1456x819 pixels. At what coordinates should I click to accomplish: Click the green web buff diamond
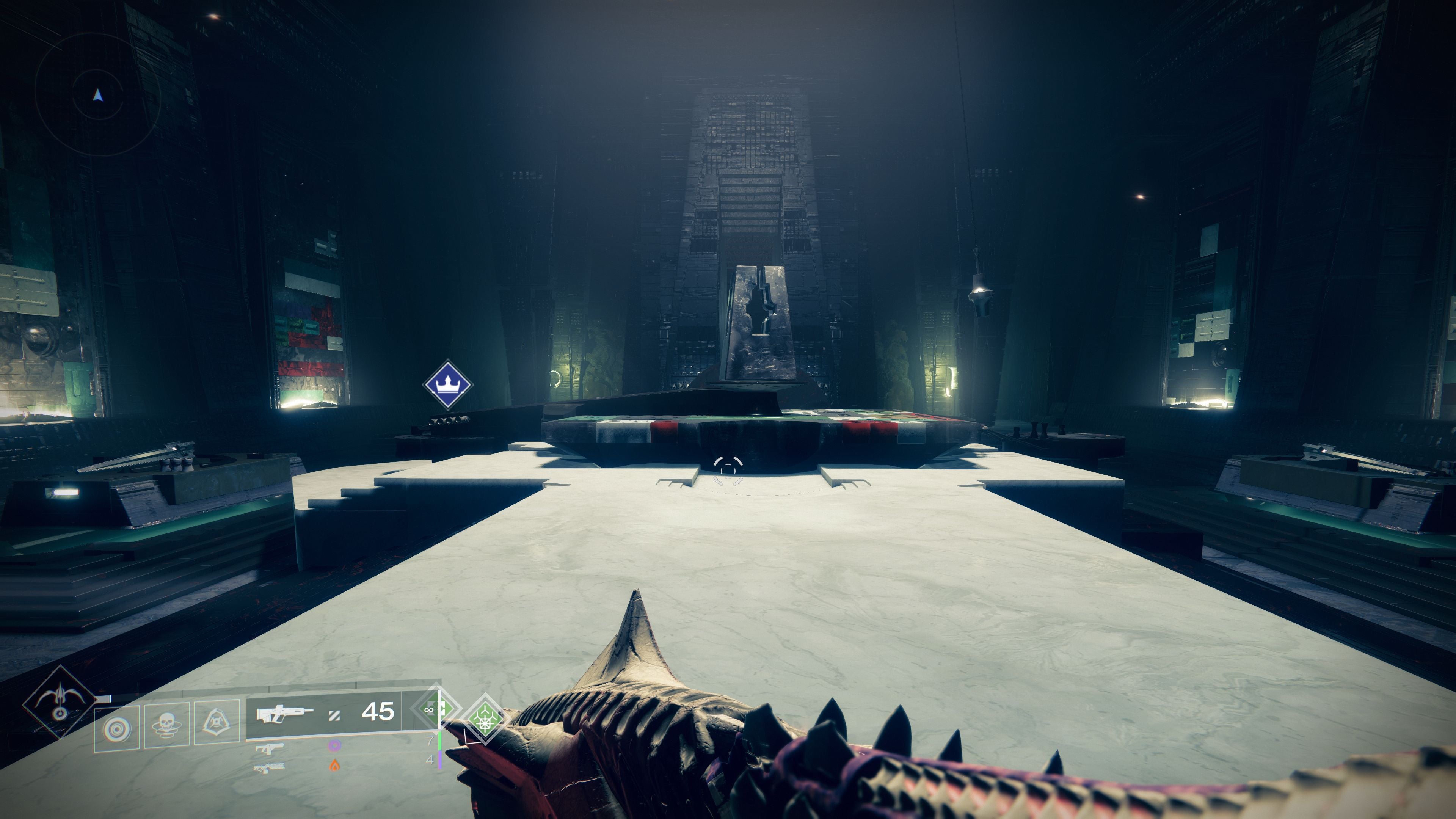(485, 720)
